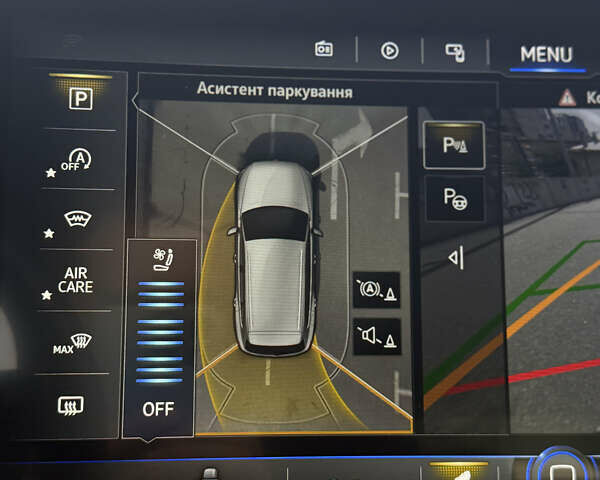Toggle the auto start-stop OFF shortcut
This screenshot has width=600, height=480.
click(x=80, y=160)
